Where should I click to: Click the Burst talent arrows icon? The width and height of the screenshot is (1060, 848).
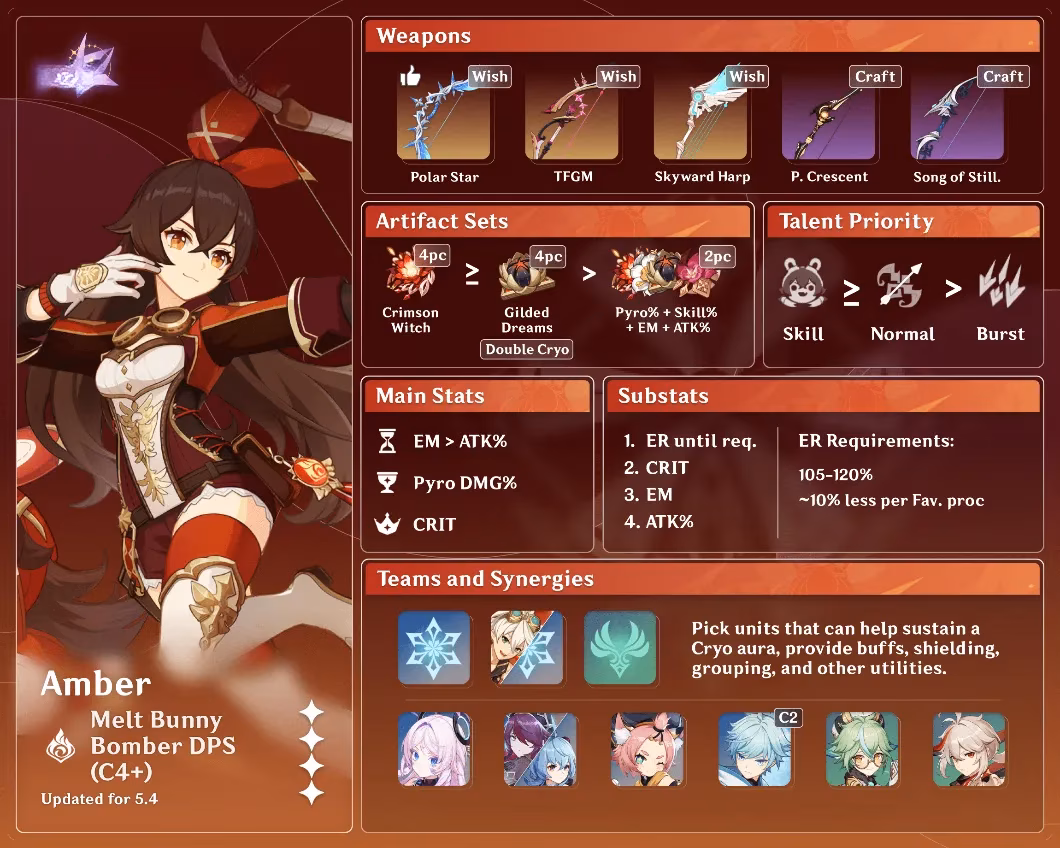1000,285
